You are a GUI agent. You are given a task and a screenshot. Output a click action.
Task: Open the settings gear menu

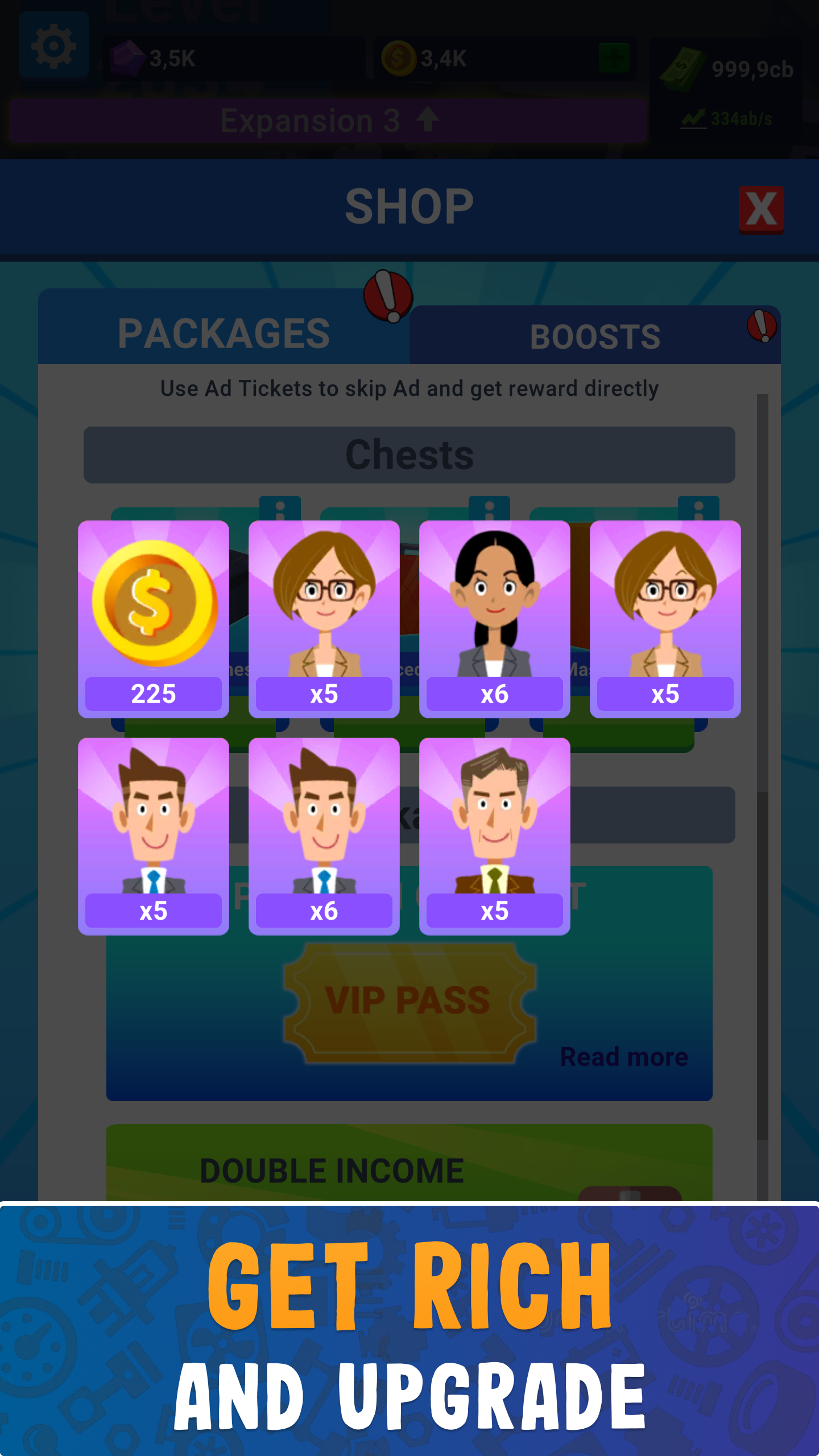point(54,45)
